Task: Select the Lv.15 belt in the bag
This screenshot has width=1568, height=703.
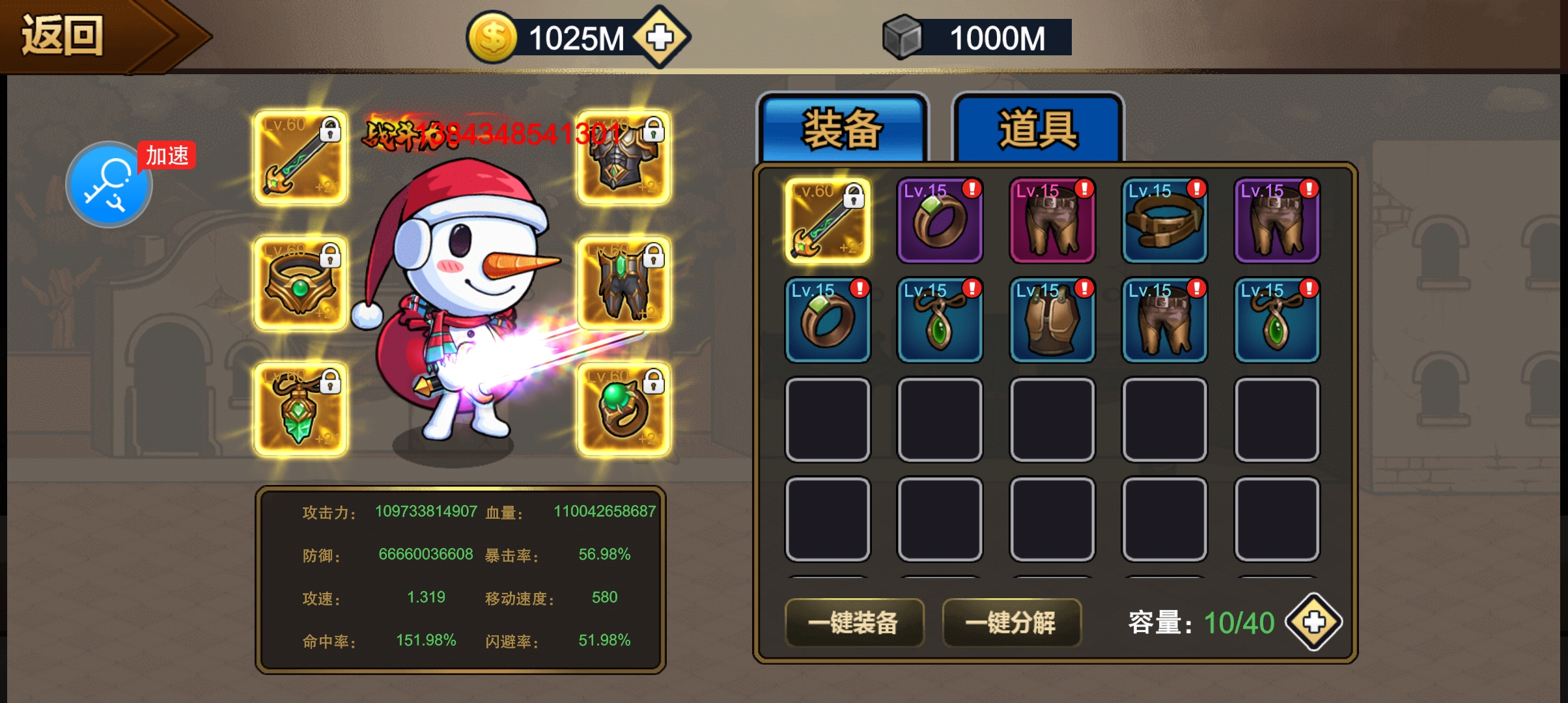Action: click(1164, 221)
